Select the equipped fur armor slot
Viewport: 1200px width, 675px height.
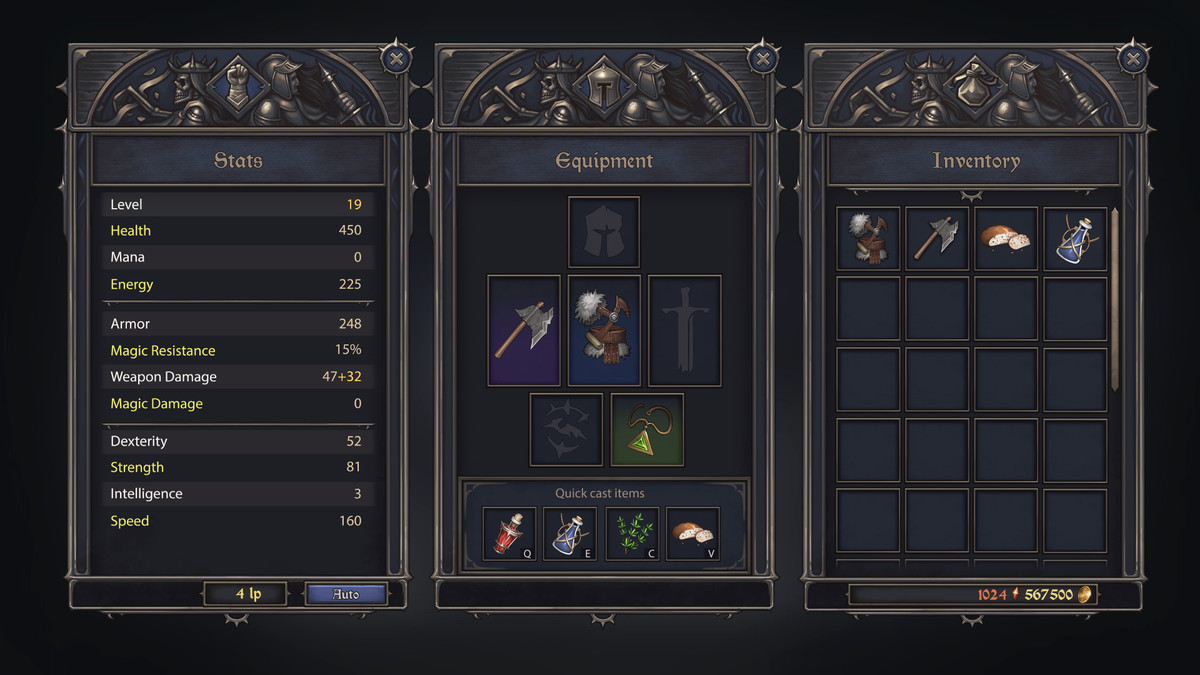pyautogui.click(x=604, y=331)
